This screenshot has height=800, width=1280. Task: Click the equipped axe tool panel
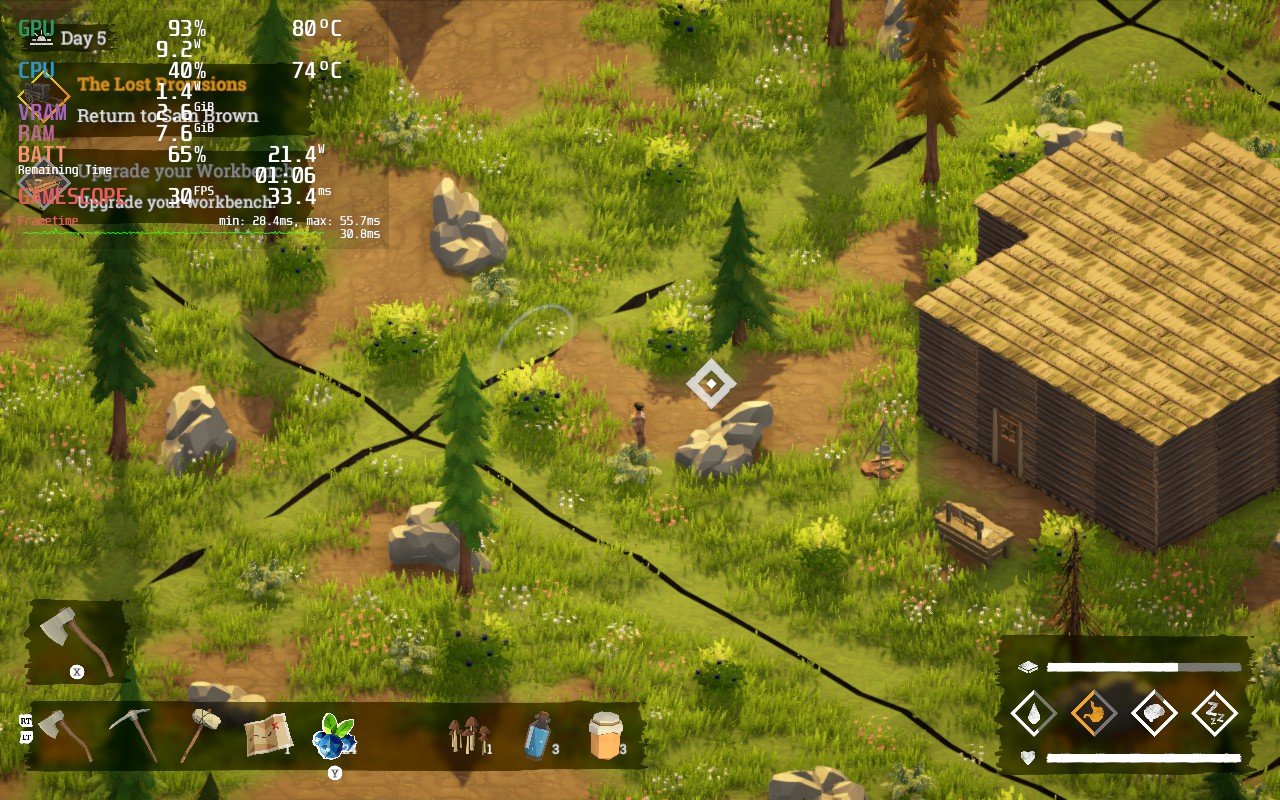pyautogui.click(x=77, y=640)
